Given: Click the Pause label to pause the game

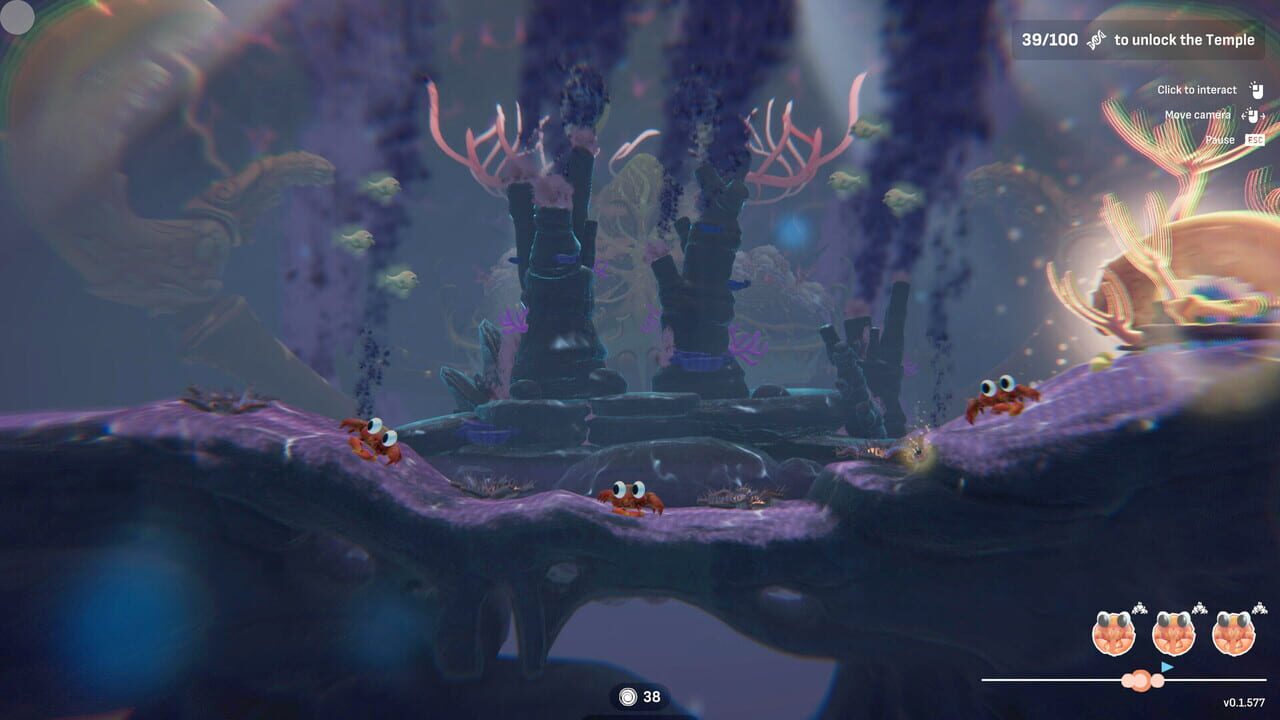Looking at the screenshot, I should coord(1219,140).
